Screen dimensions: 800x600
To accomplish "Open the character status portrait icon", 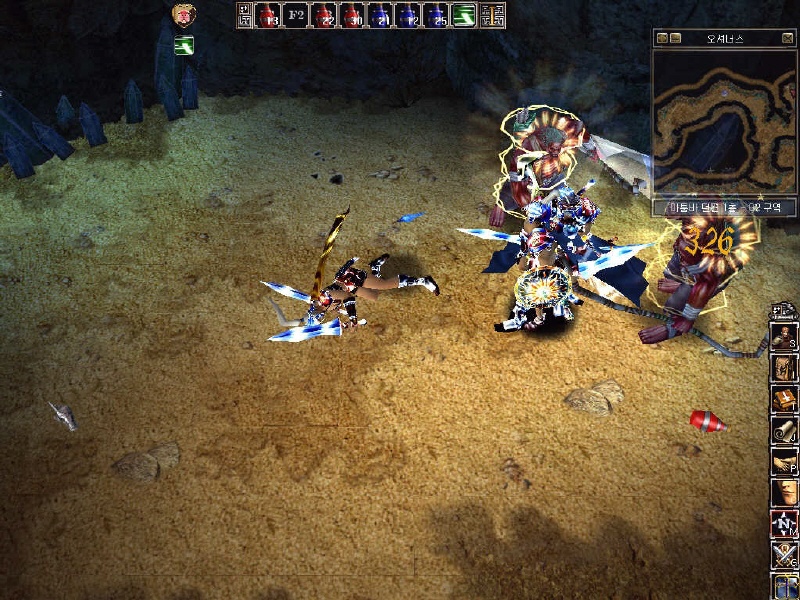I will [x=784, y=339].
